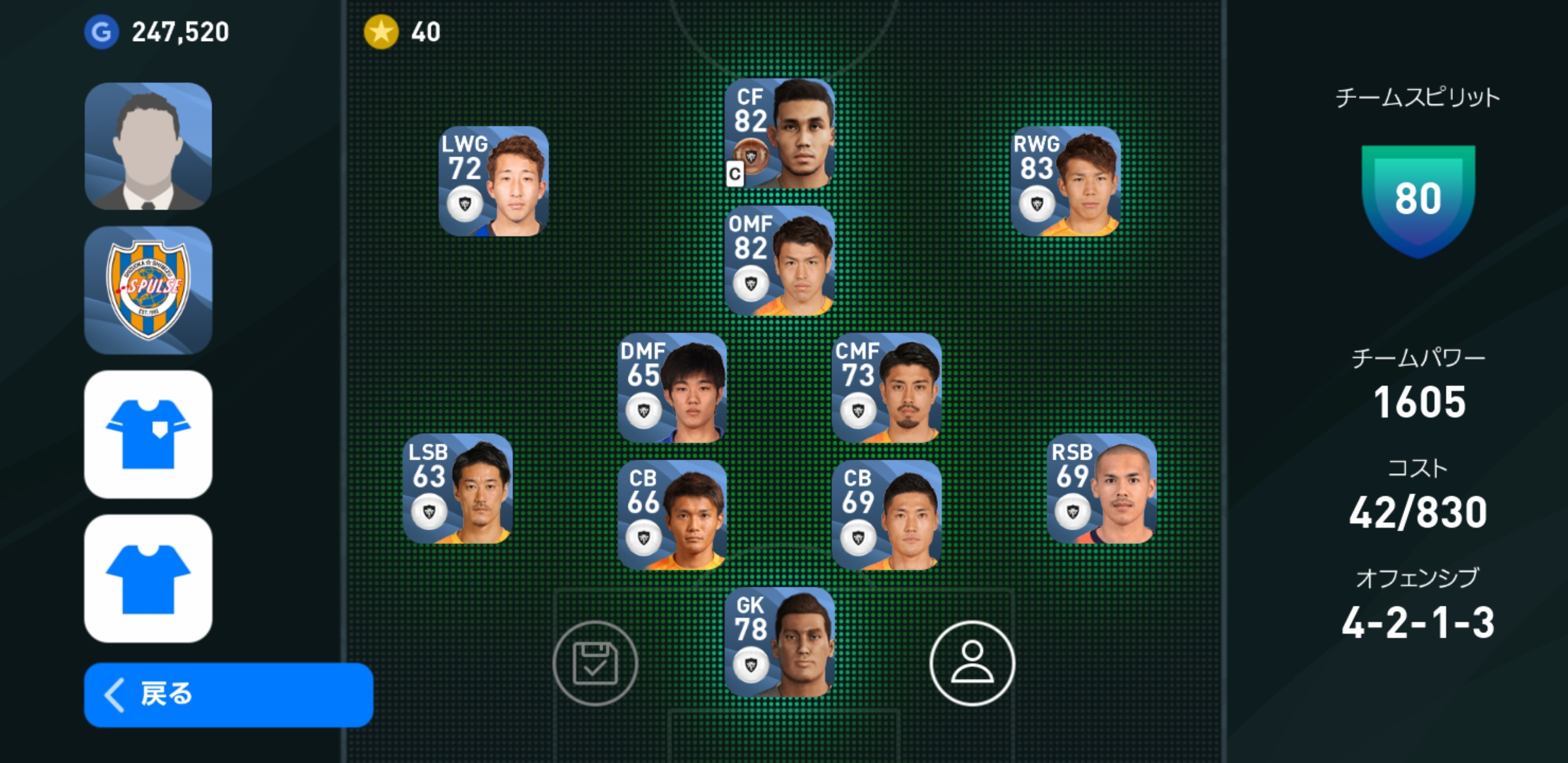Pick the LSB 63 player card

point(458,489)
